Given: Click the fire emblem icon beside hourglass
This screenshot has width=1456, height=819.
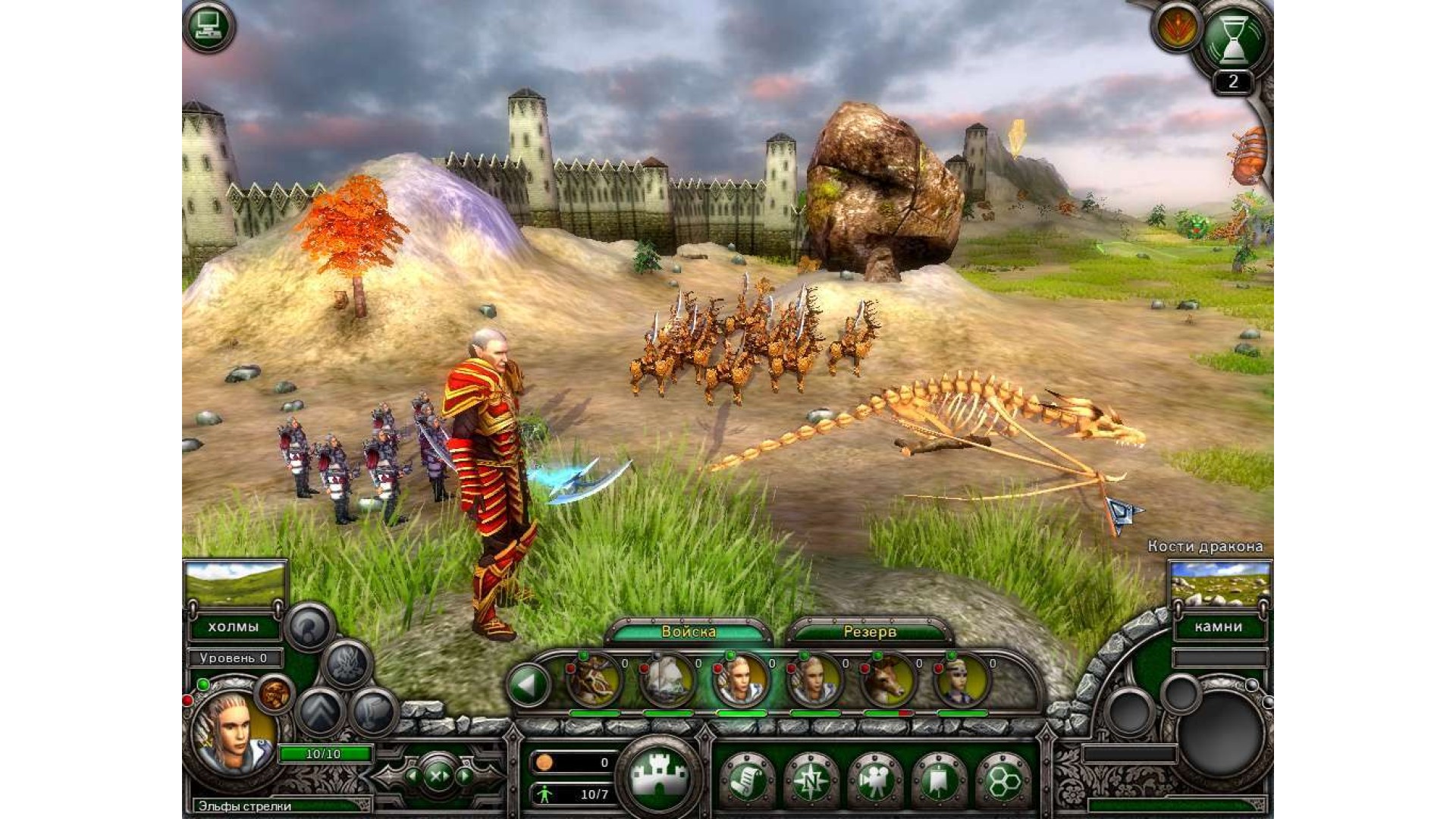Looking at the screenshot, I should pos(1175,28).
